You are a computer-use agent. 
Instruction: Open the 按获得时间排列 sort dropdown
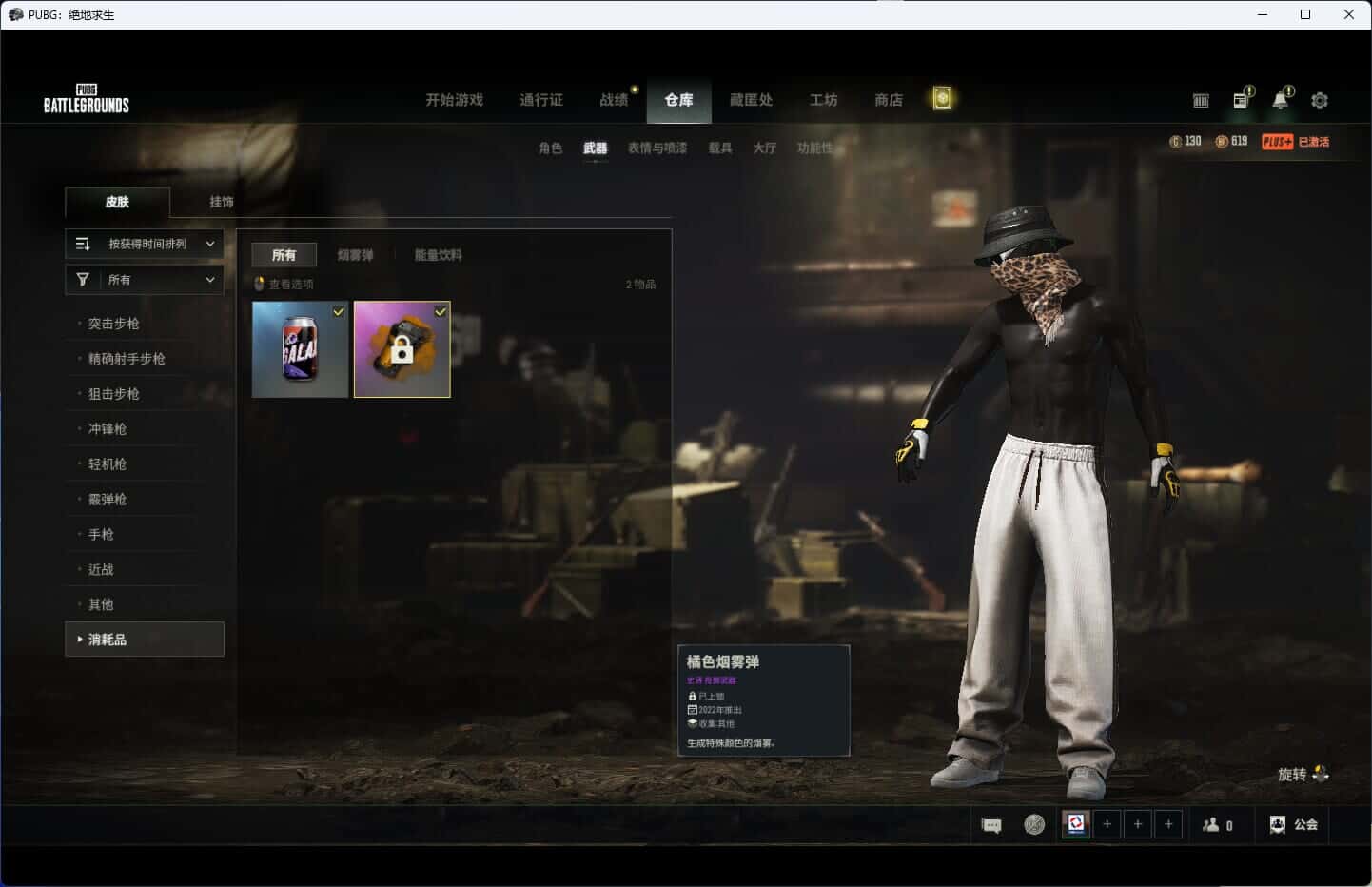145,244
